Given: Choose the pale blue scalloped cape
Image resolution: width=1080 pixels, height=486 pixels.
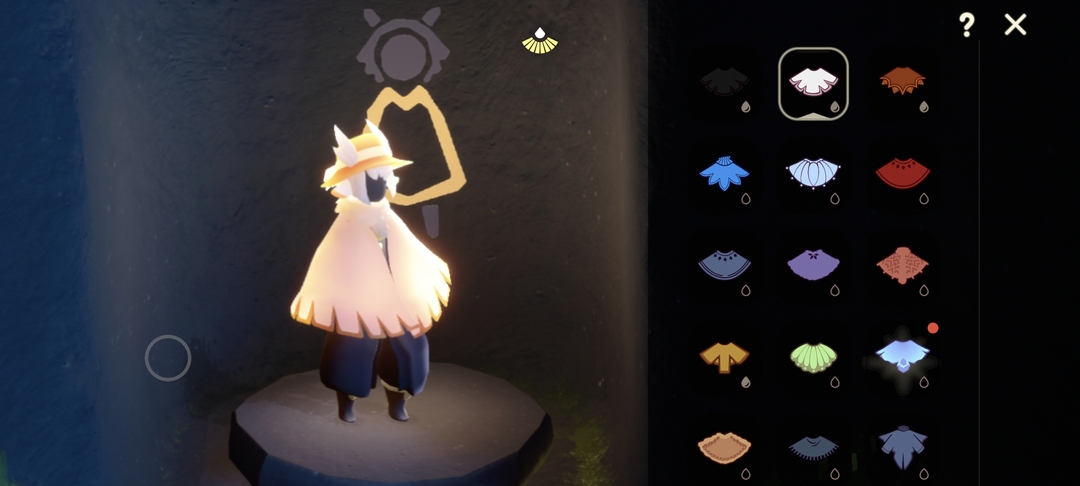Looking at the screenshot, I should tap(813, 174).
